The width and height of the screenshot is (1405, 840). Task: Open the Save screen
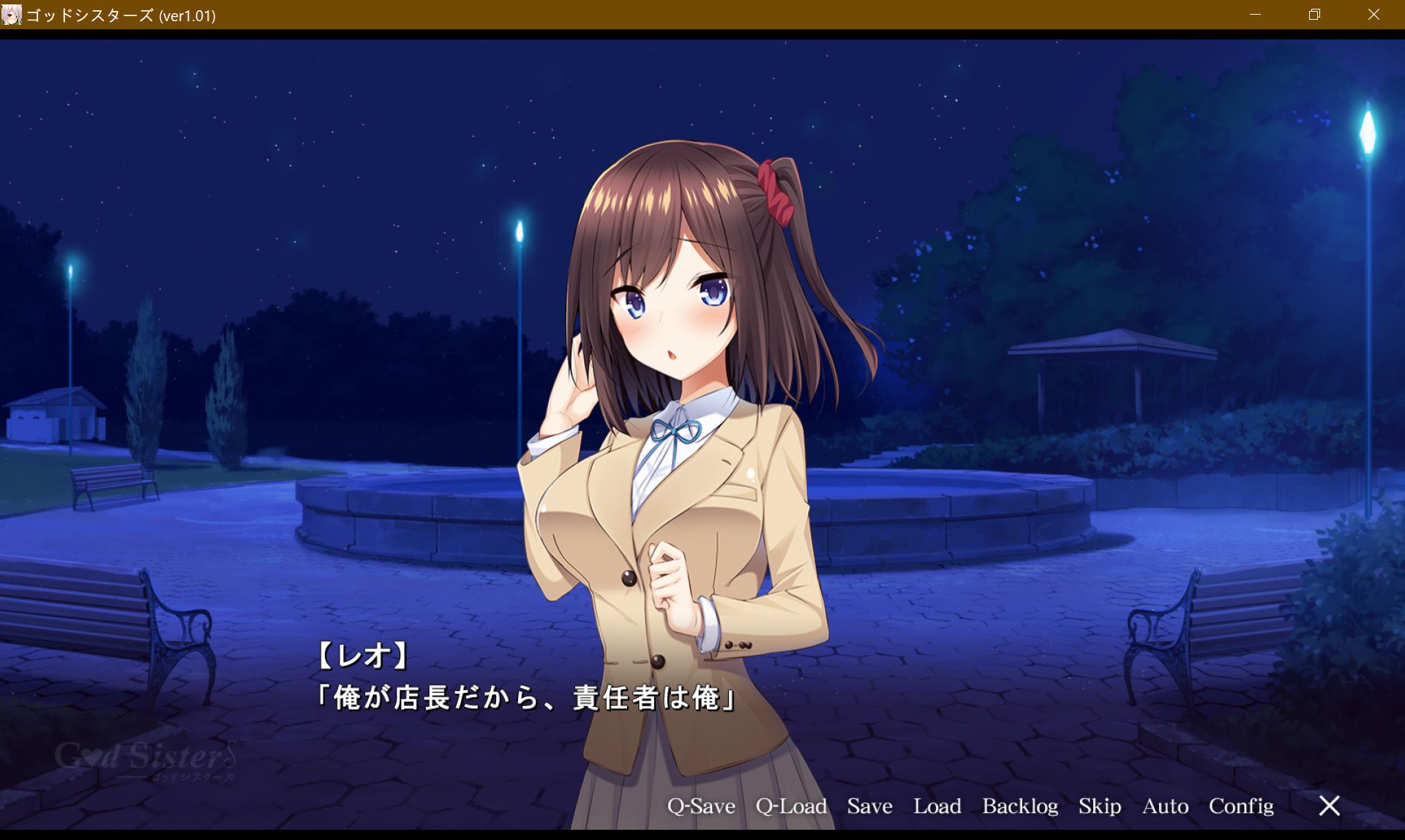(869, 806)
